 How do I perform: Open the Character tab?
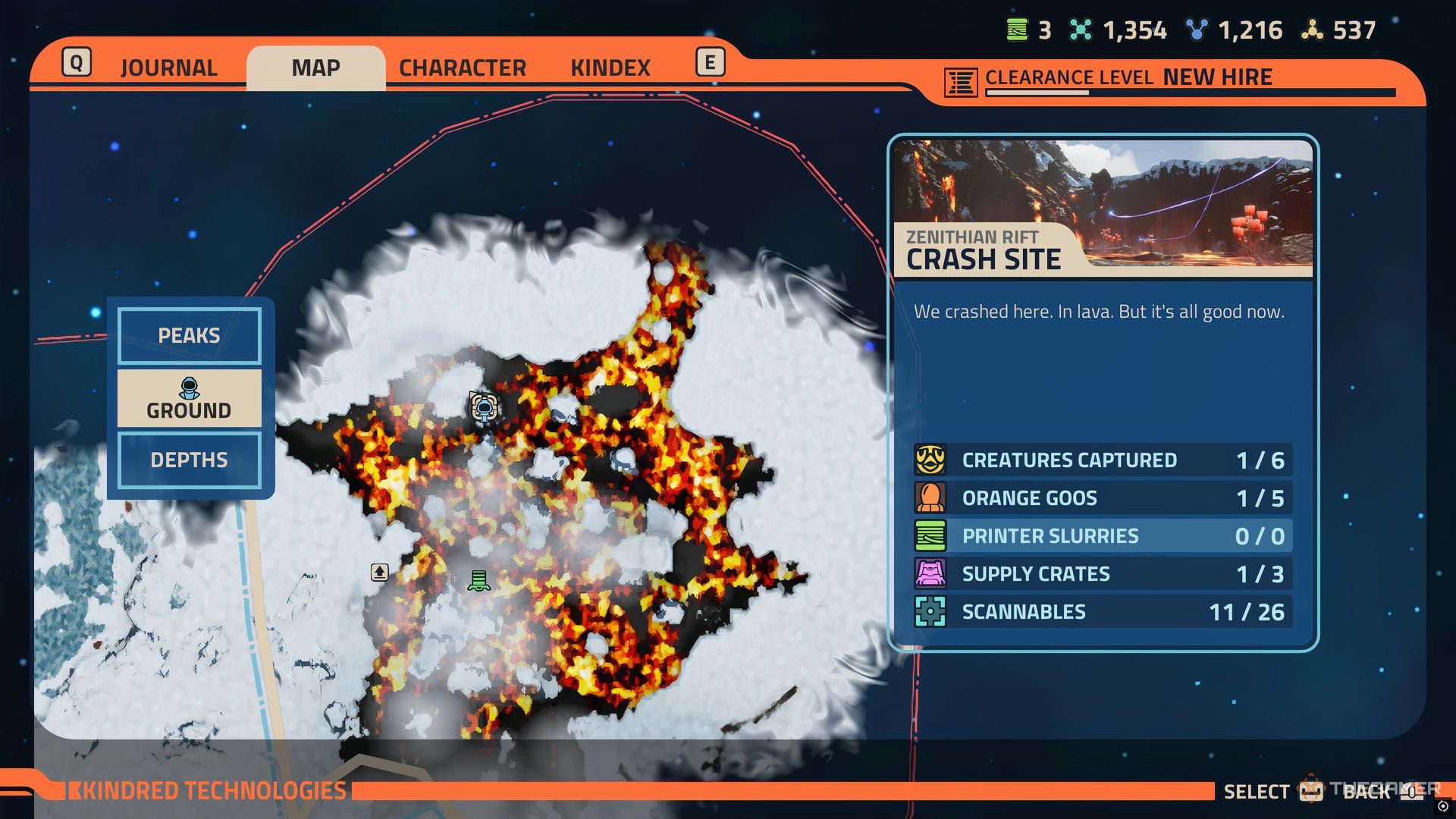click(462, 68)
